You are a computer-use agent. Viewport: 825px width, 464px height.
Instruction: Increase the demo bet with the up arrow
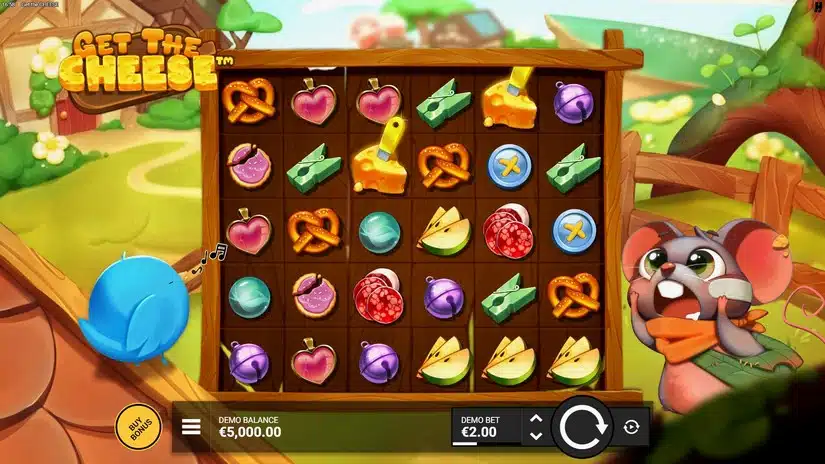tap(535, 419)
